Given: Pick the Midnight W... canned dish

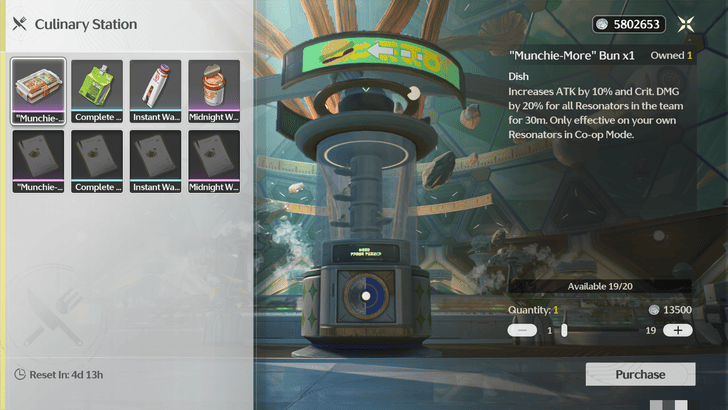Looking at the screenshot, I should [x=214, y=90].
